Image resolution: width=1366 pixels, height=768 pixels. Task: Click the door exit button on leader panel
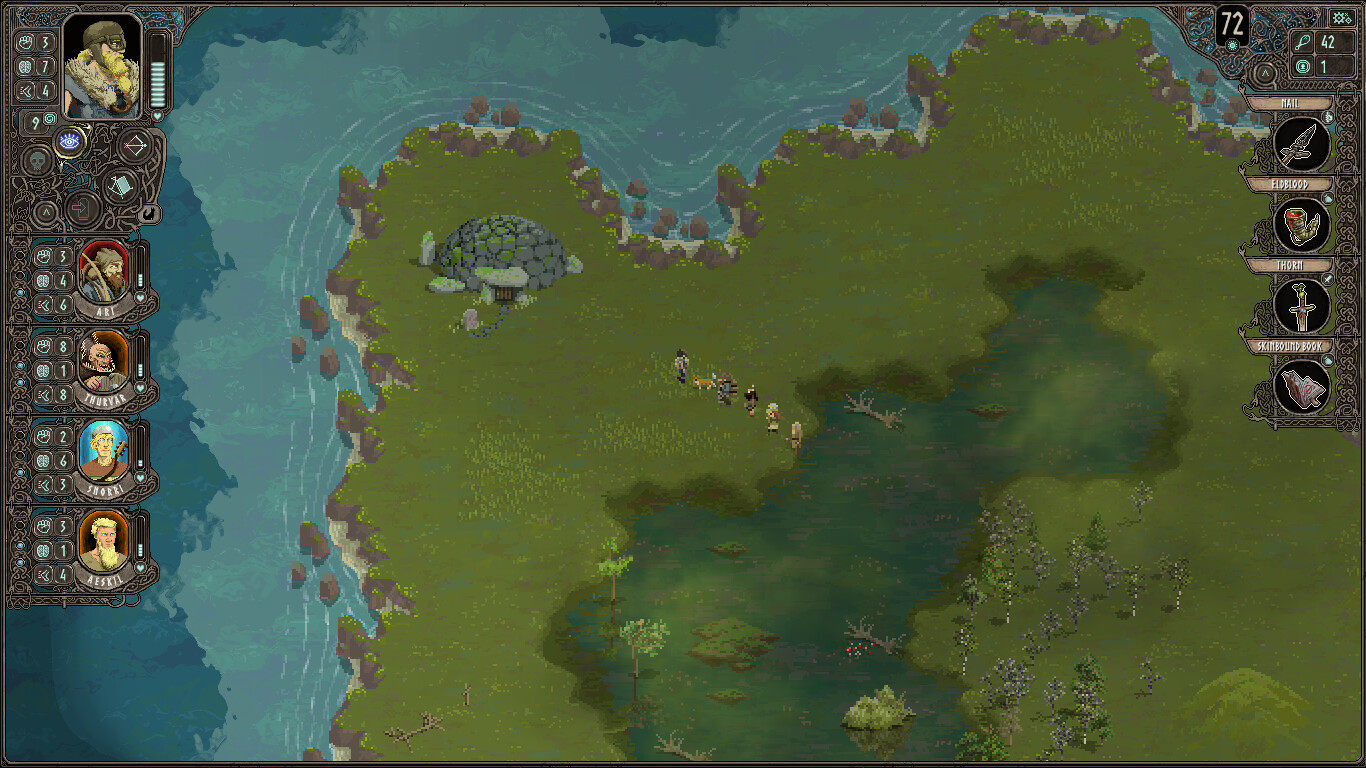pyautogui.click(x=83, y=206)
